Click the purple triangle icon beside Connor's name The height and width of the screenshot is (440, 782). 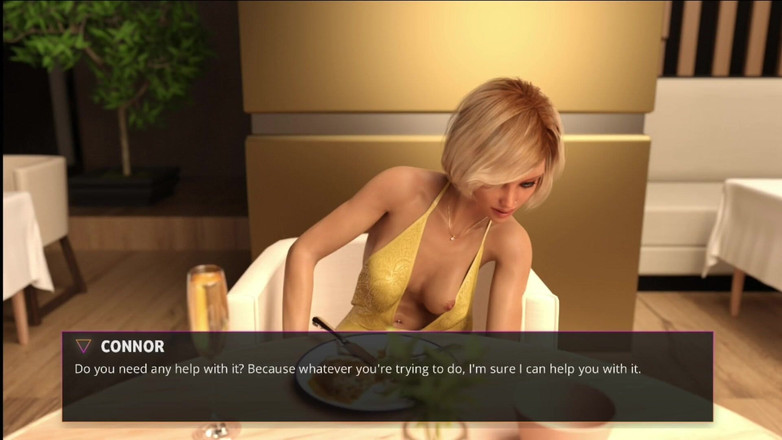point(84,346)
